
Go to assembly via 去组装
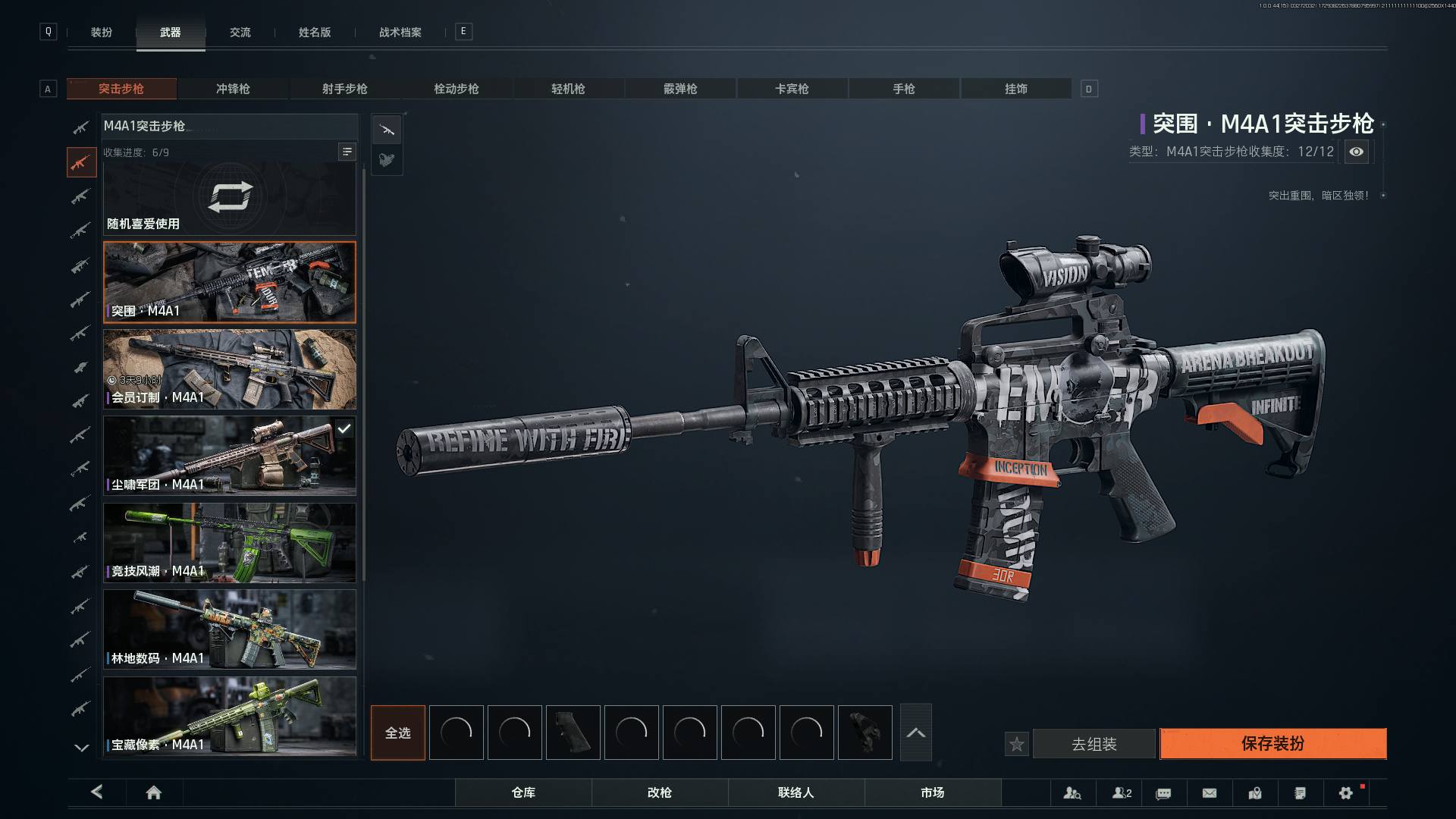1094,744
